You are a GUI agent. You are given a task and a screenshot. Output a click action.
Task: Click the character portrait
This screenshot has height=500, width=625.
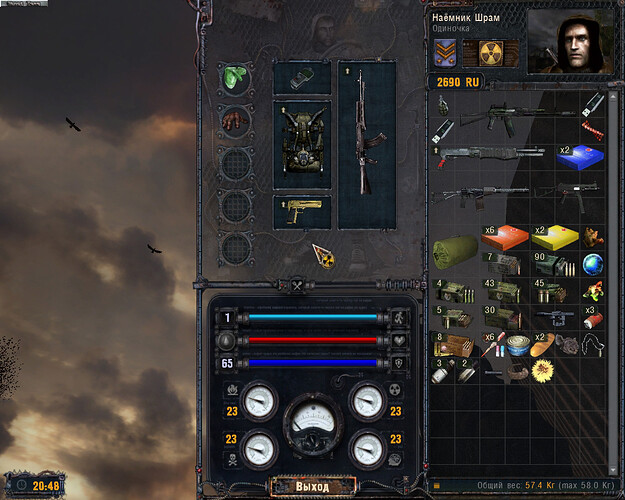tap(569, 41)
